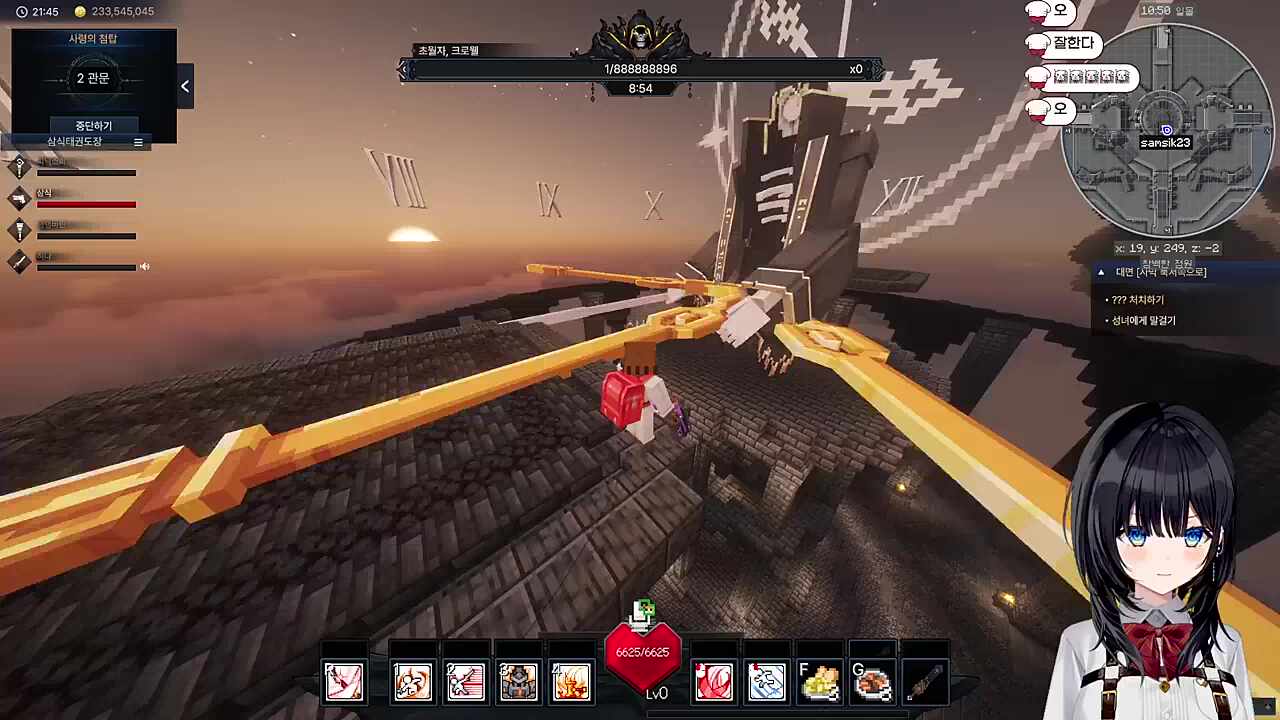
Task: Collapse the 대면 quest tracker arrow
Action: 1101,272
